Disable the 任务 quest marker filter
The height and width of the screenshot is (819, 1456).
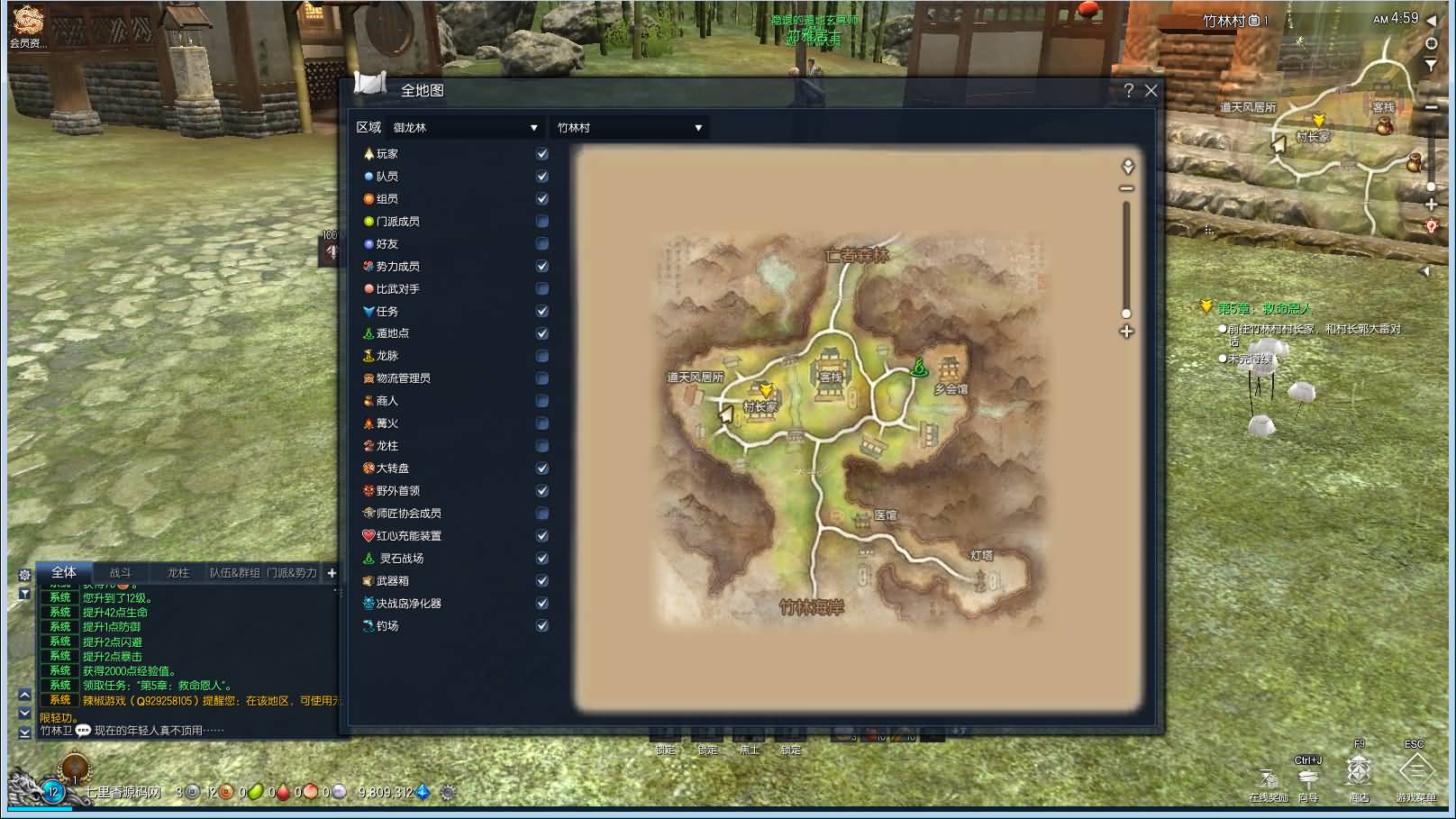click(x=541, y=311)
